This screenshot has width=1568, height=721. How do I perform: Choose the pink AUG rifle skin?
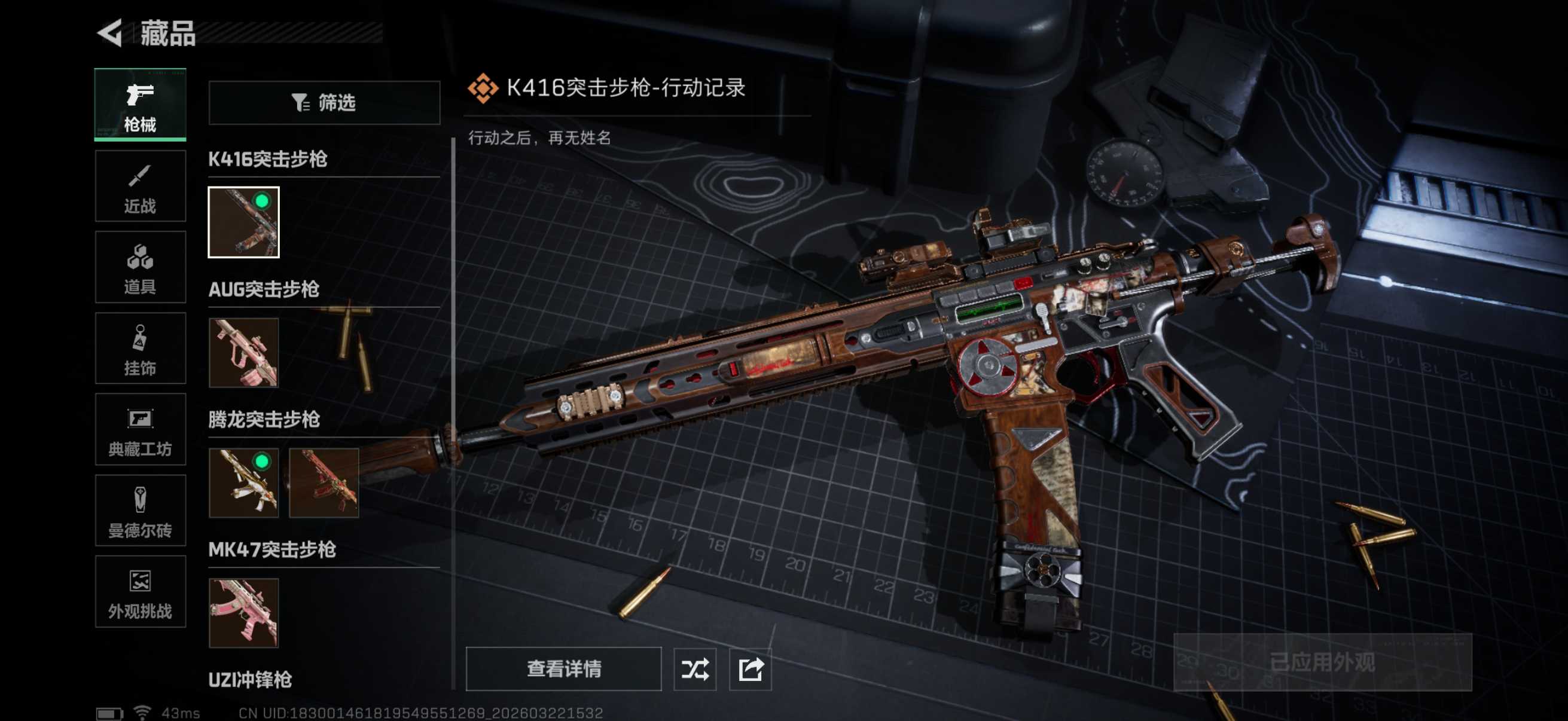pyautogui.click(x=243, y=352)
